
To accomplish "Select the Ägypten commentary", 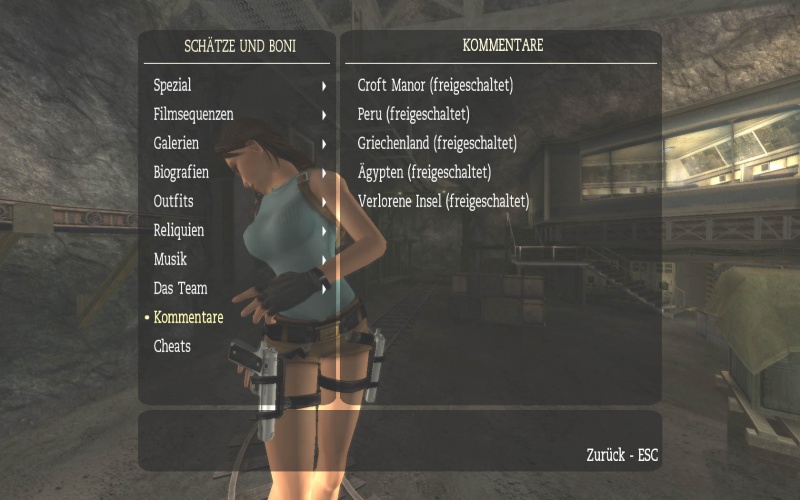I will point(424,173).
